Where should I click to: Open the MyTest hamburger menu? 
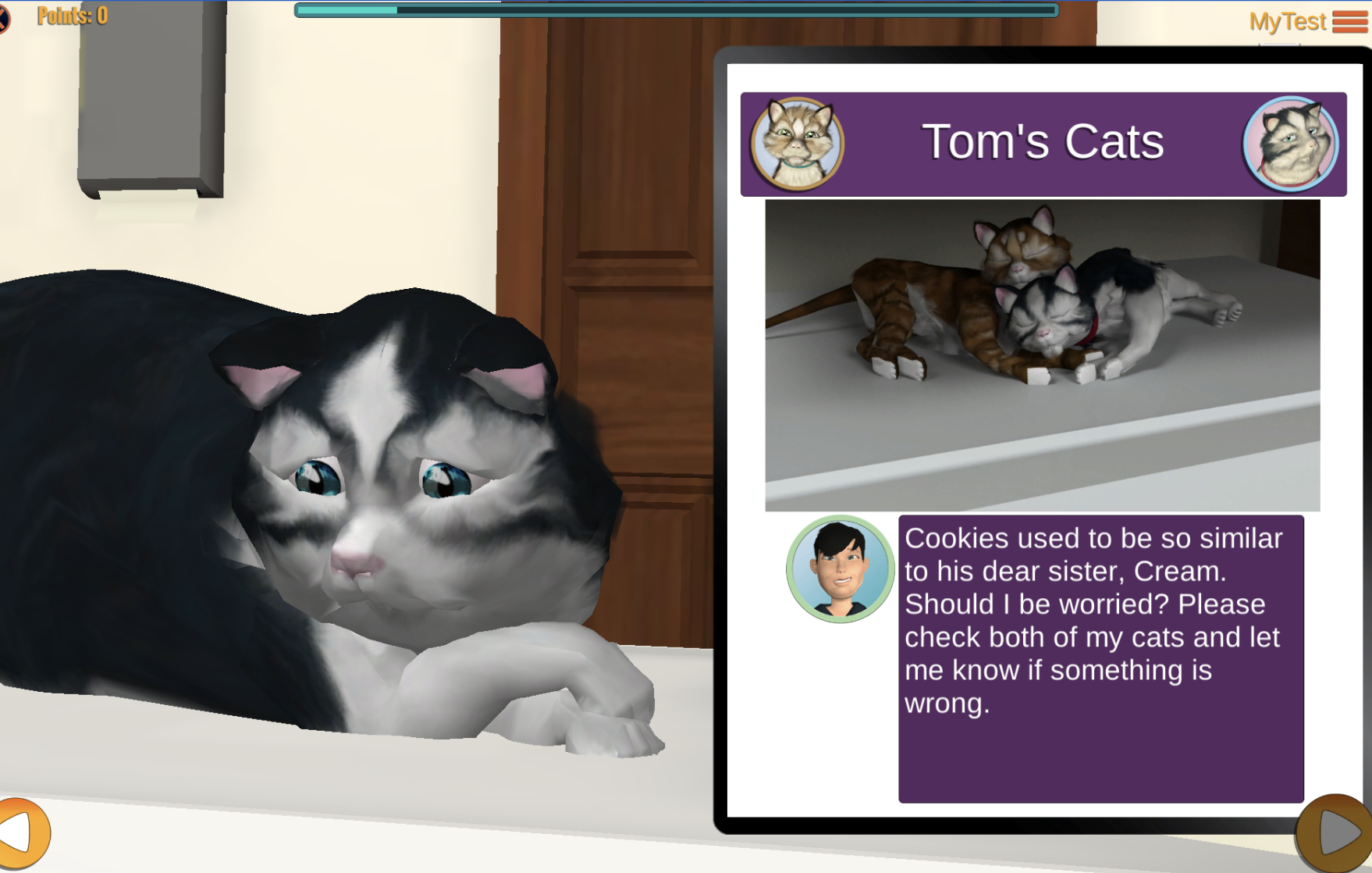coord(1349,21)
